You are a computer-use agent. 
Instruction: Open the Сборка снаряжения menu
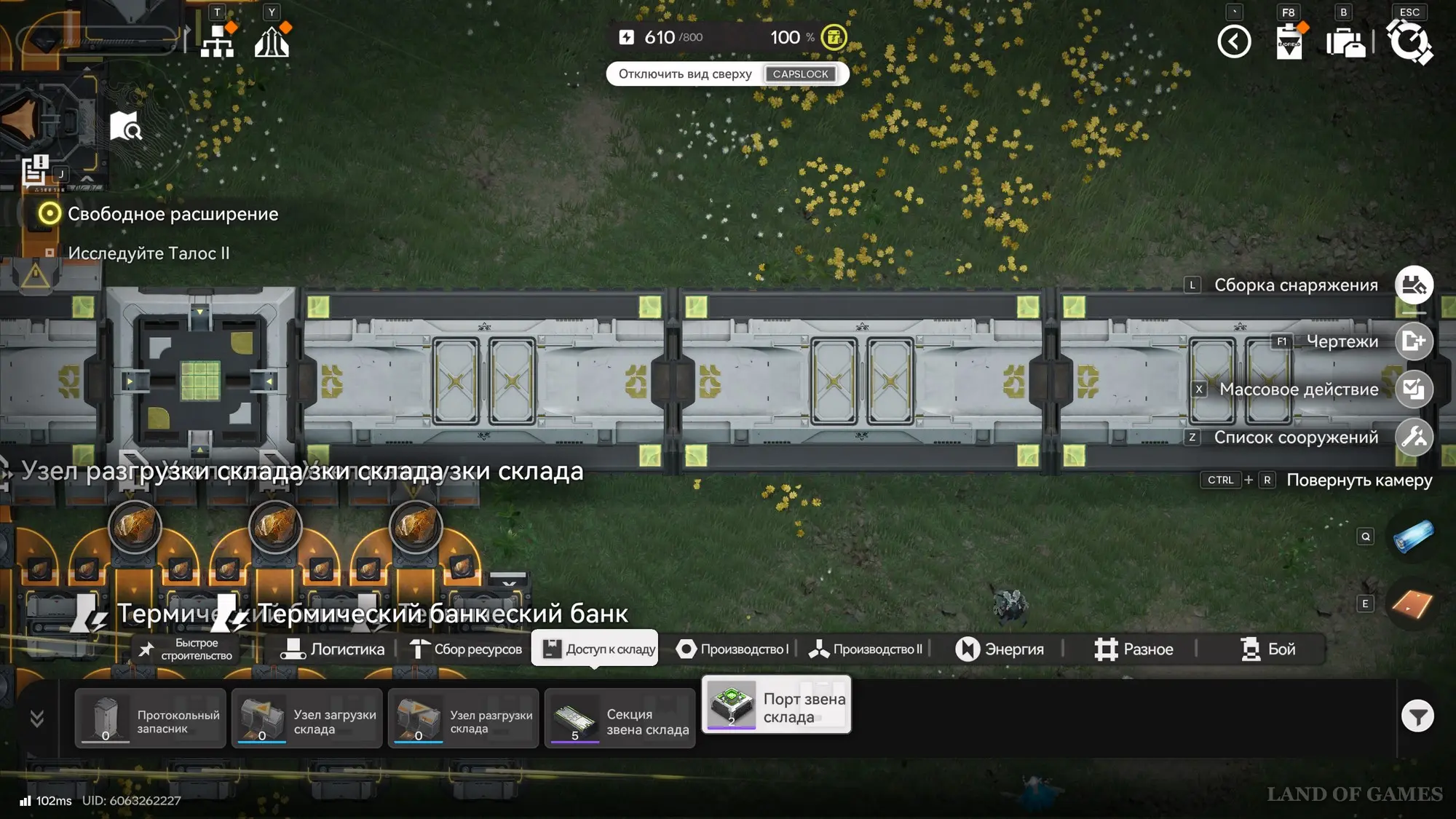click(1414, 285)
